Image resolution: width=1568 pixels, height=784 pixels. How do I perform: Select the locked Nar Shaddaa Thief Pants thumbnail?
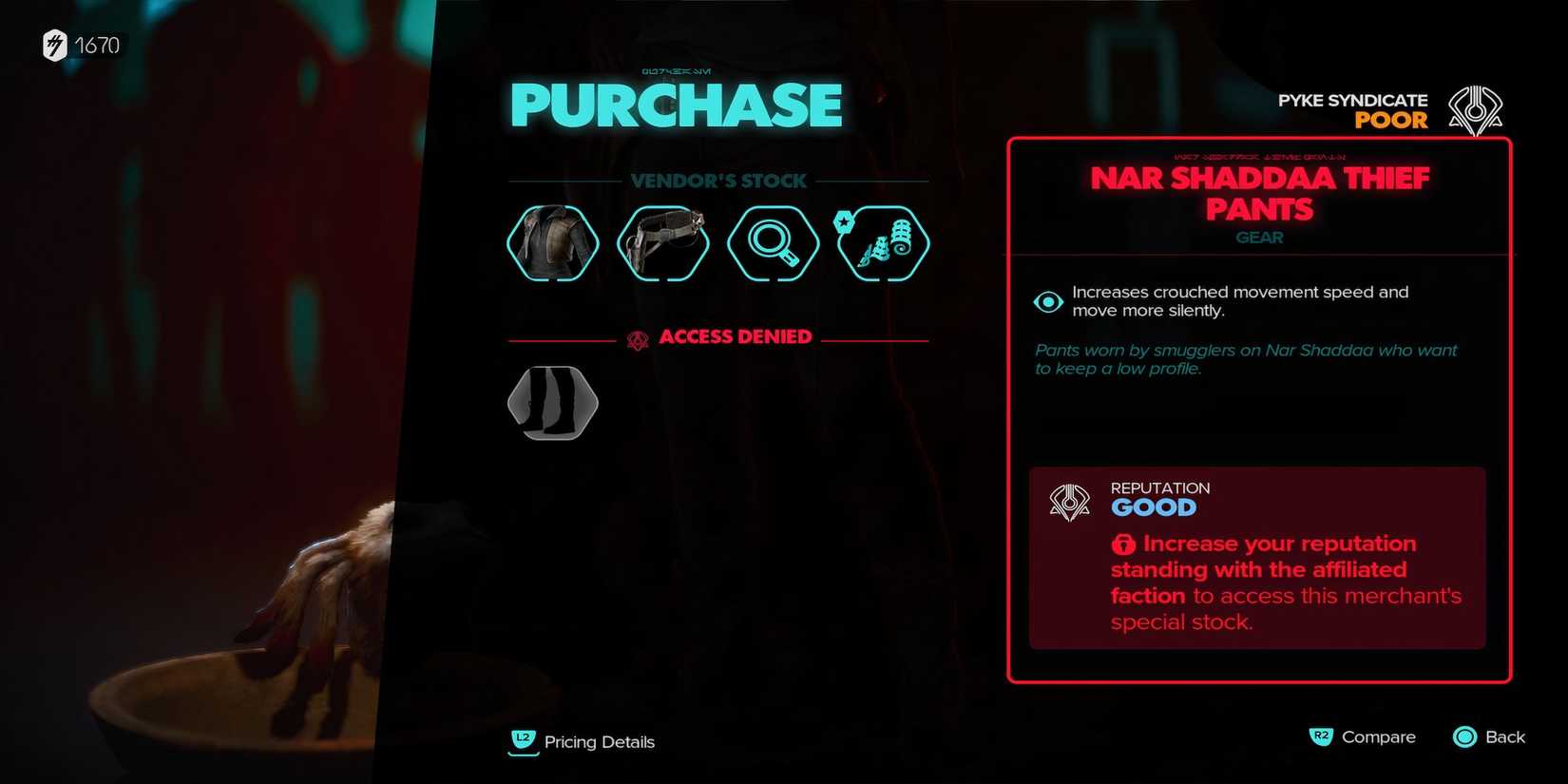(552, 403)
